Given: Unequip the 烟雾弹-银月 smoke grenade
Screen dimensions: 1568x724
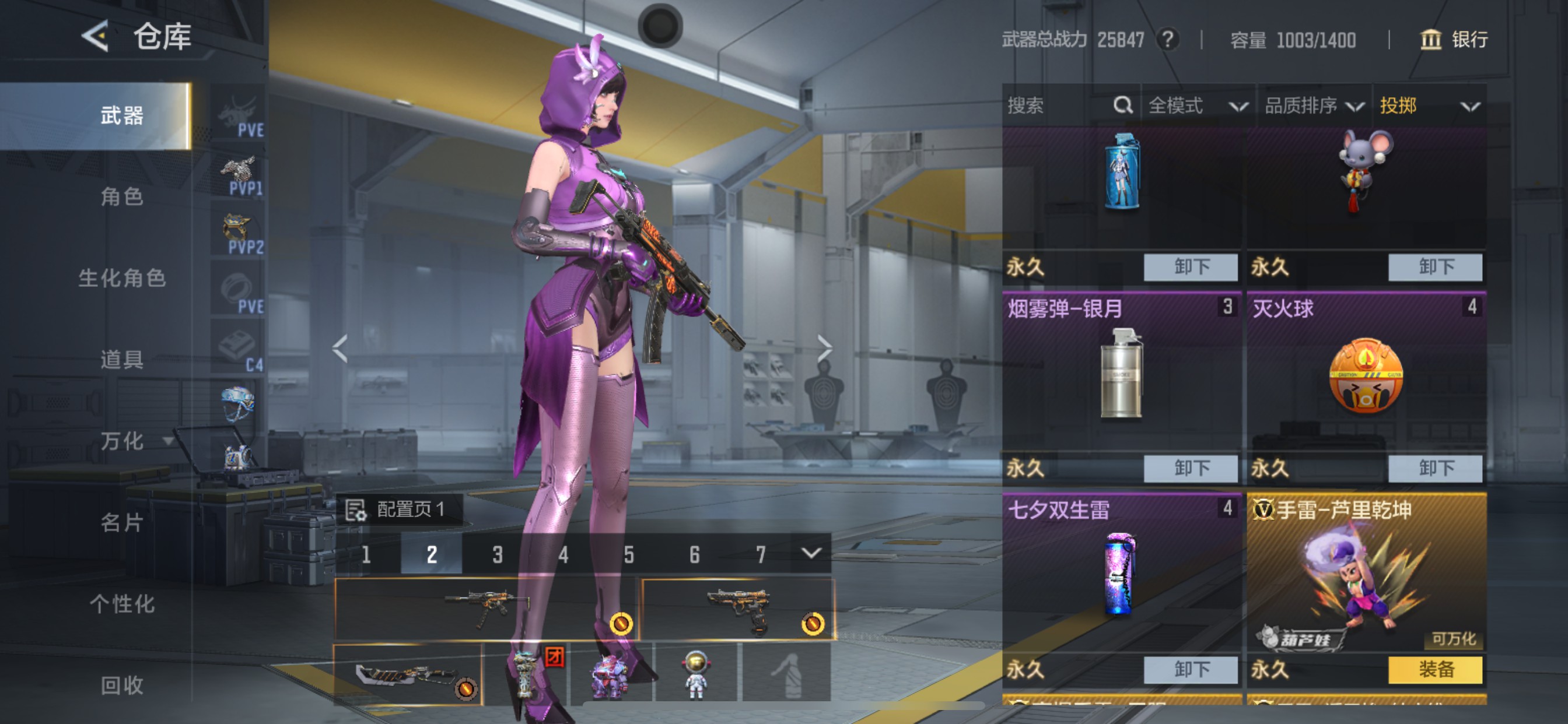Looking at the screenshot, I should tap(1190, 468).
